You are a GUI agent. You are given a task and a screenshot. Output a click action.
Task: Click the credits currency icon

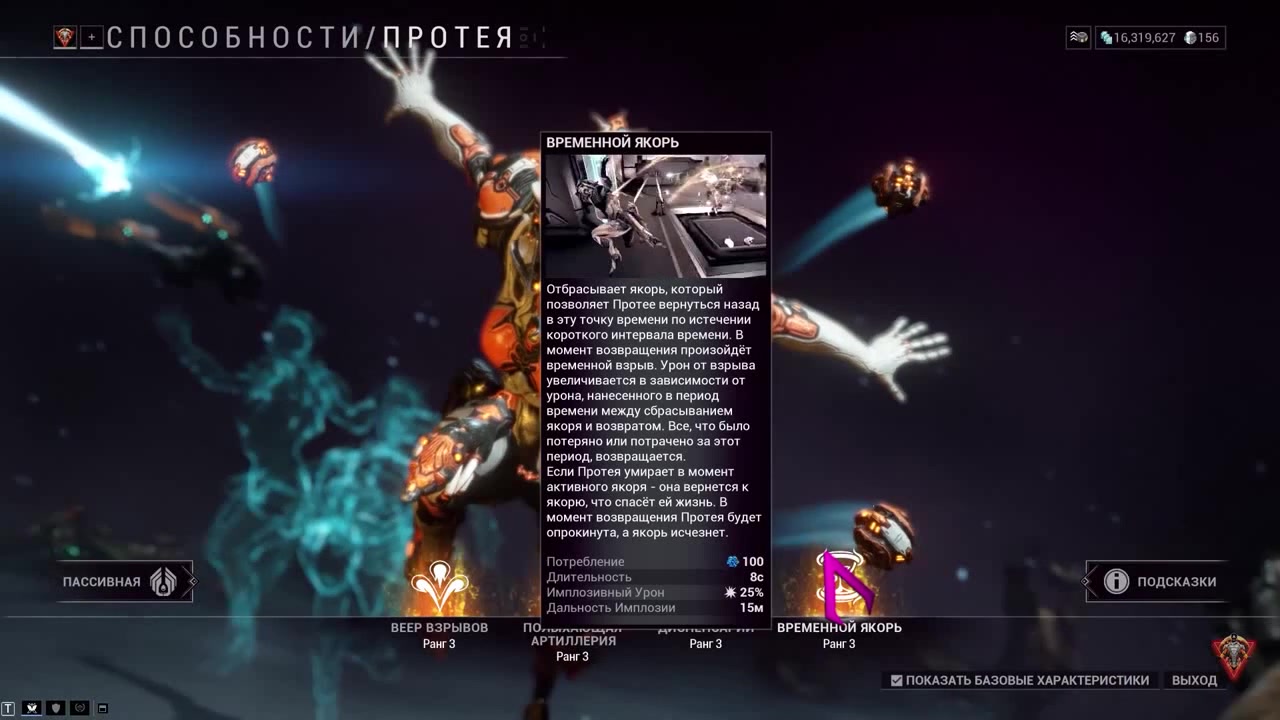(1105, 38)
